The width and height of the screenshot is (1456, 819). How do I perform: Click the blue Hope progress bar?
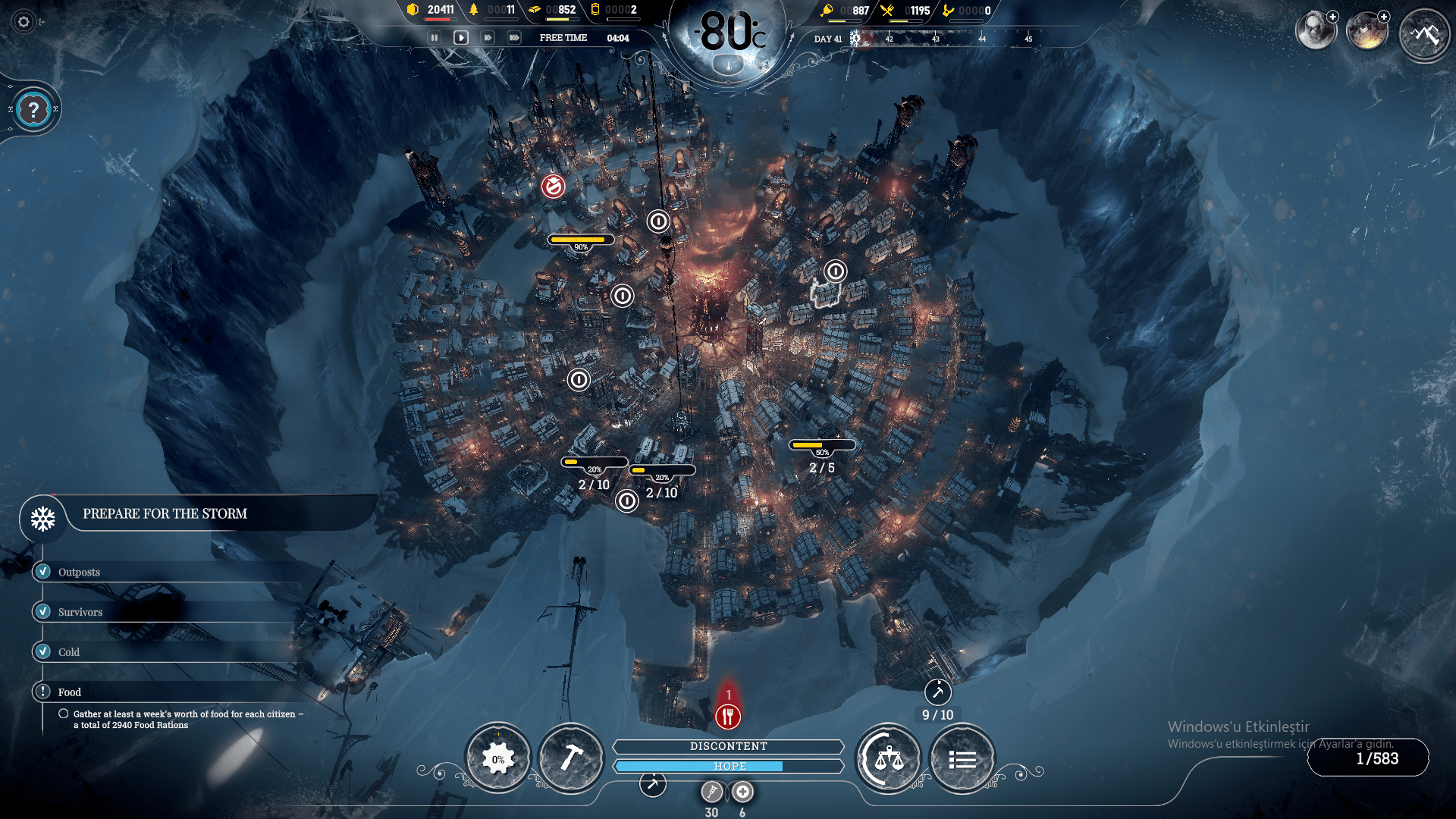[728, 766]
